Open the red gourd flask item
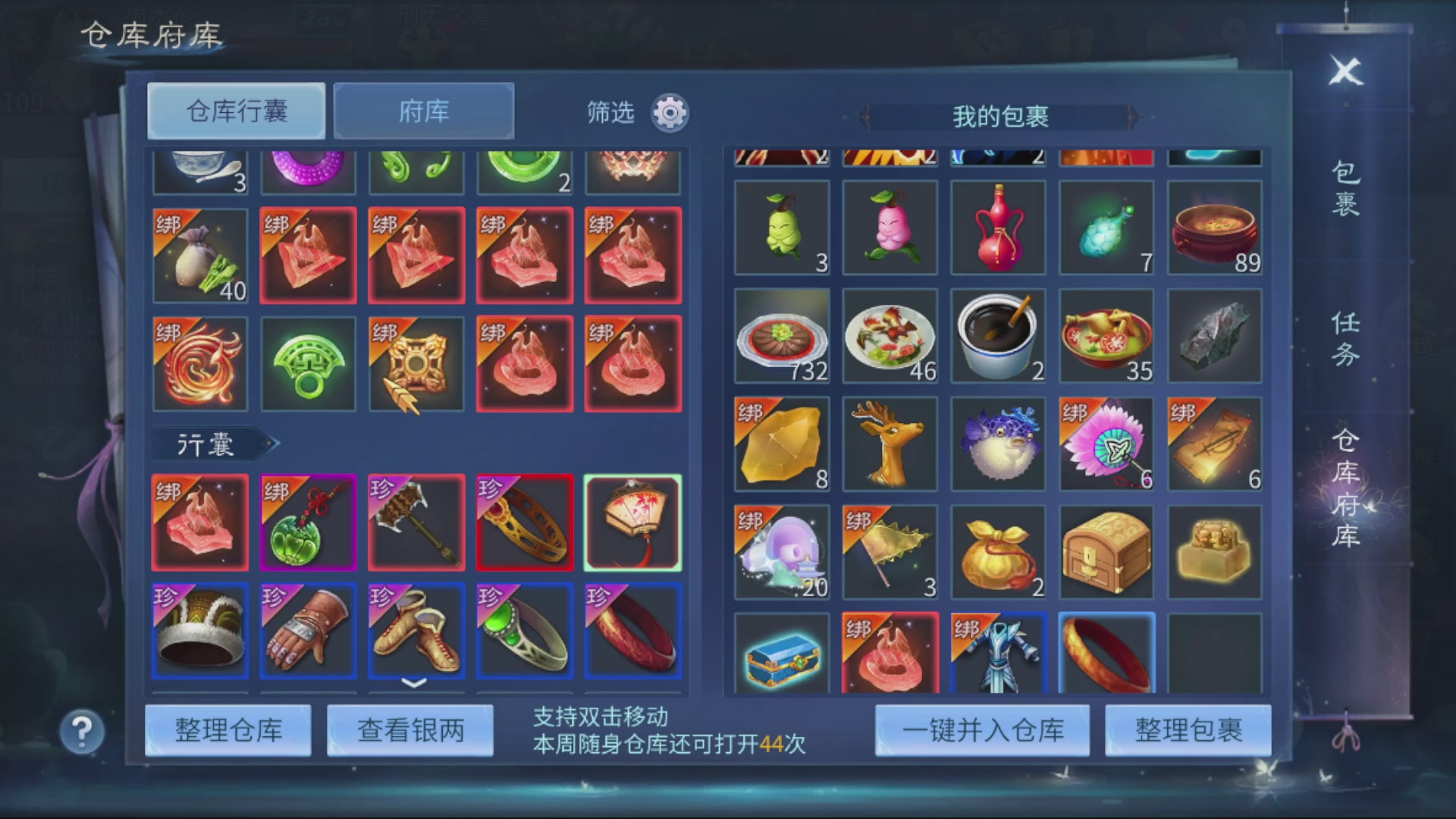The height and width of the screenshot is (819, 1456). pyautogui.click(x=998, y=227)
